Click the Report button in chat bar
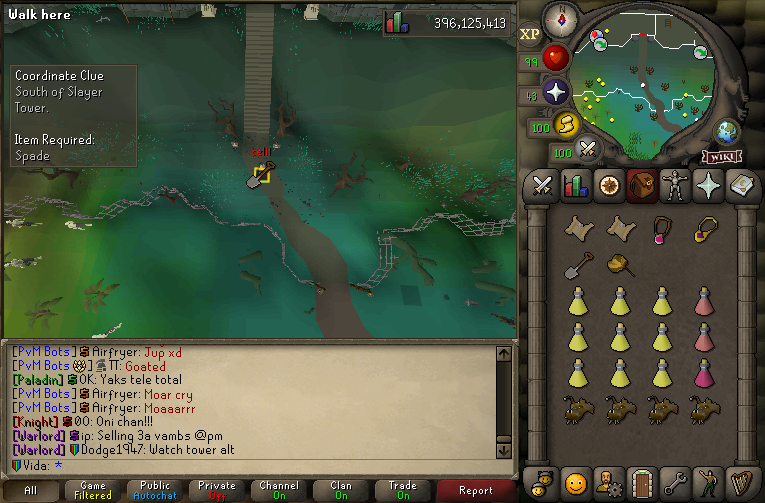This screenshot has height=503, width=765. [x=476, y=491]
